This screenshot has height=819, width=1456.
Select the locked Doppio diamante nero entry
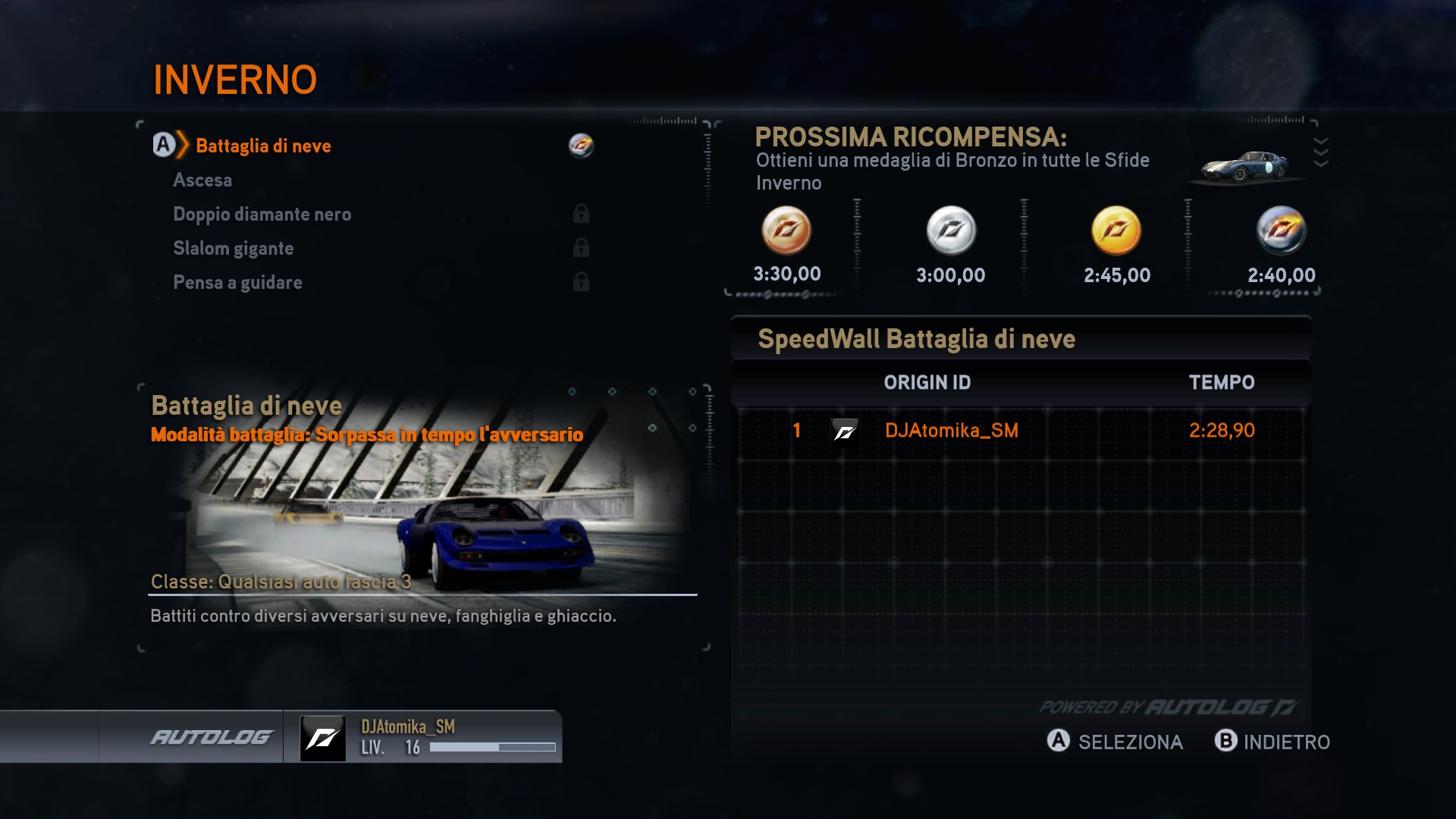pyautogui.click(x=262, y=215)
